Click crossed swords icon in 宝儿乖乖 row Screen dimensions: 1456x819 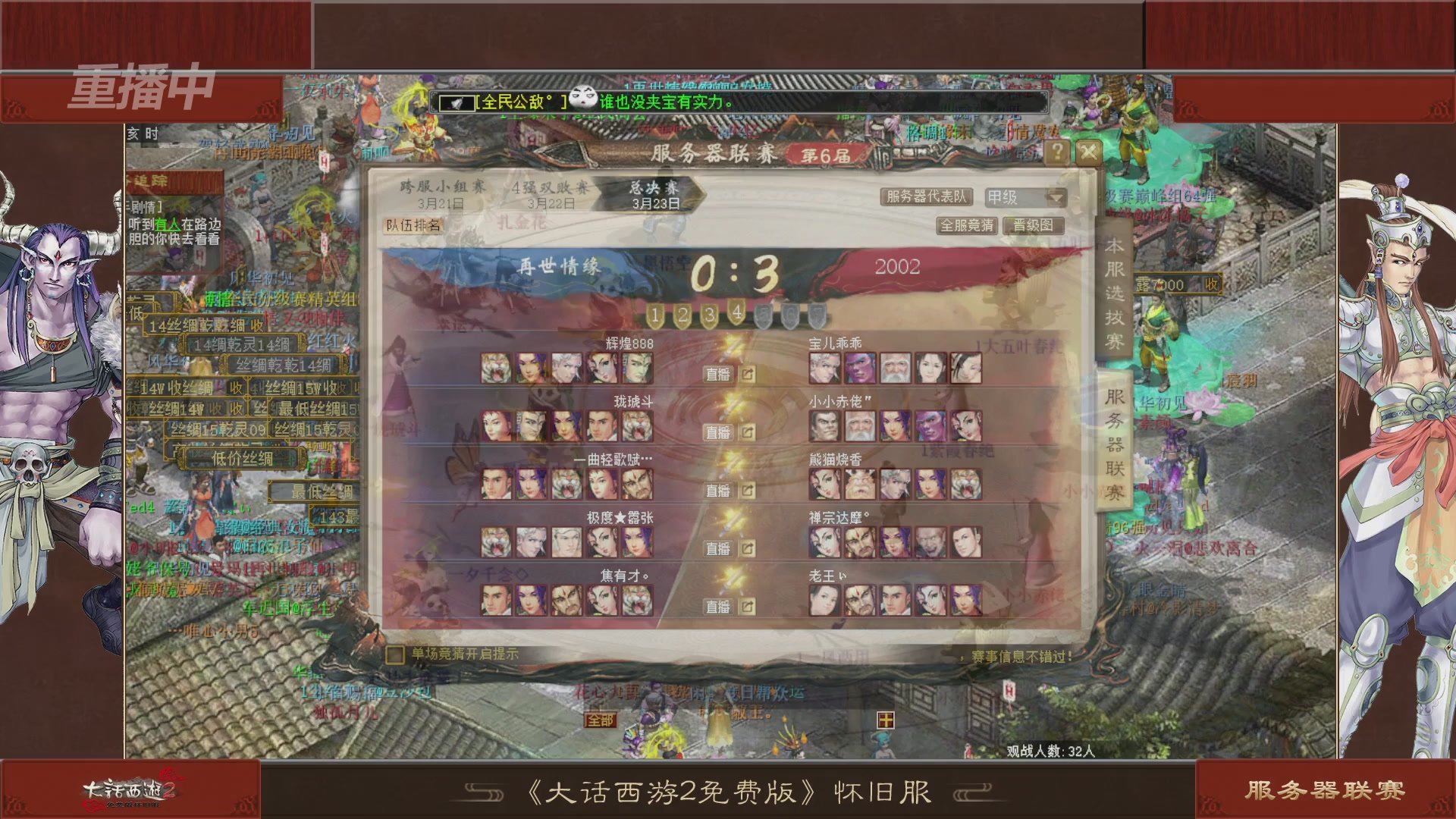point(730,351)
